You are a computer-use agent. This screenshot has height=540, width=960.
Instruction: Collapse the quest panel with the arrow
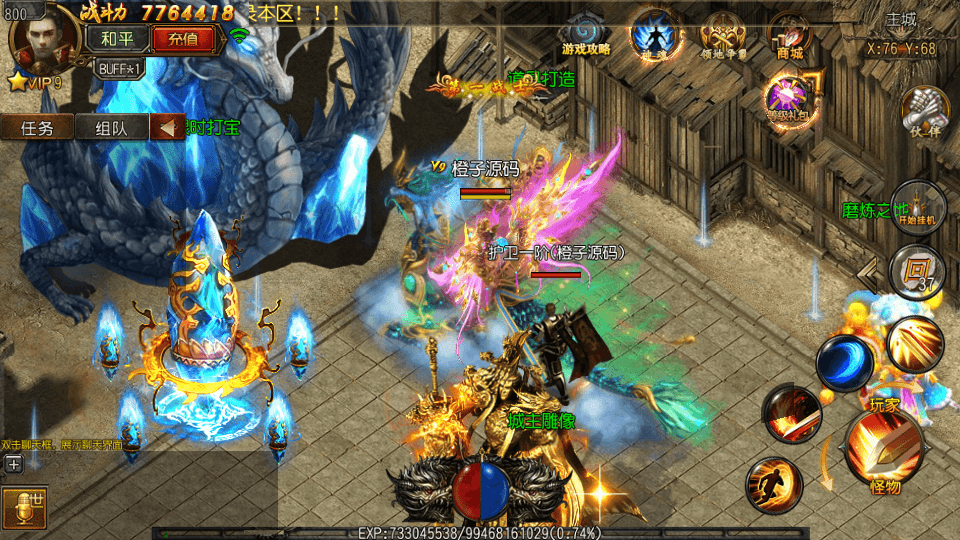[167, 127]
